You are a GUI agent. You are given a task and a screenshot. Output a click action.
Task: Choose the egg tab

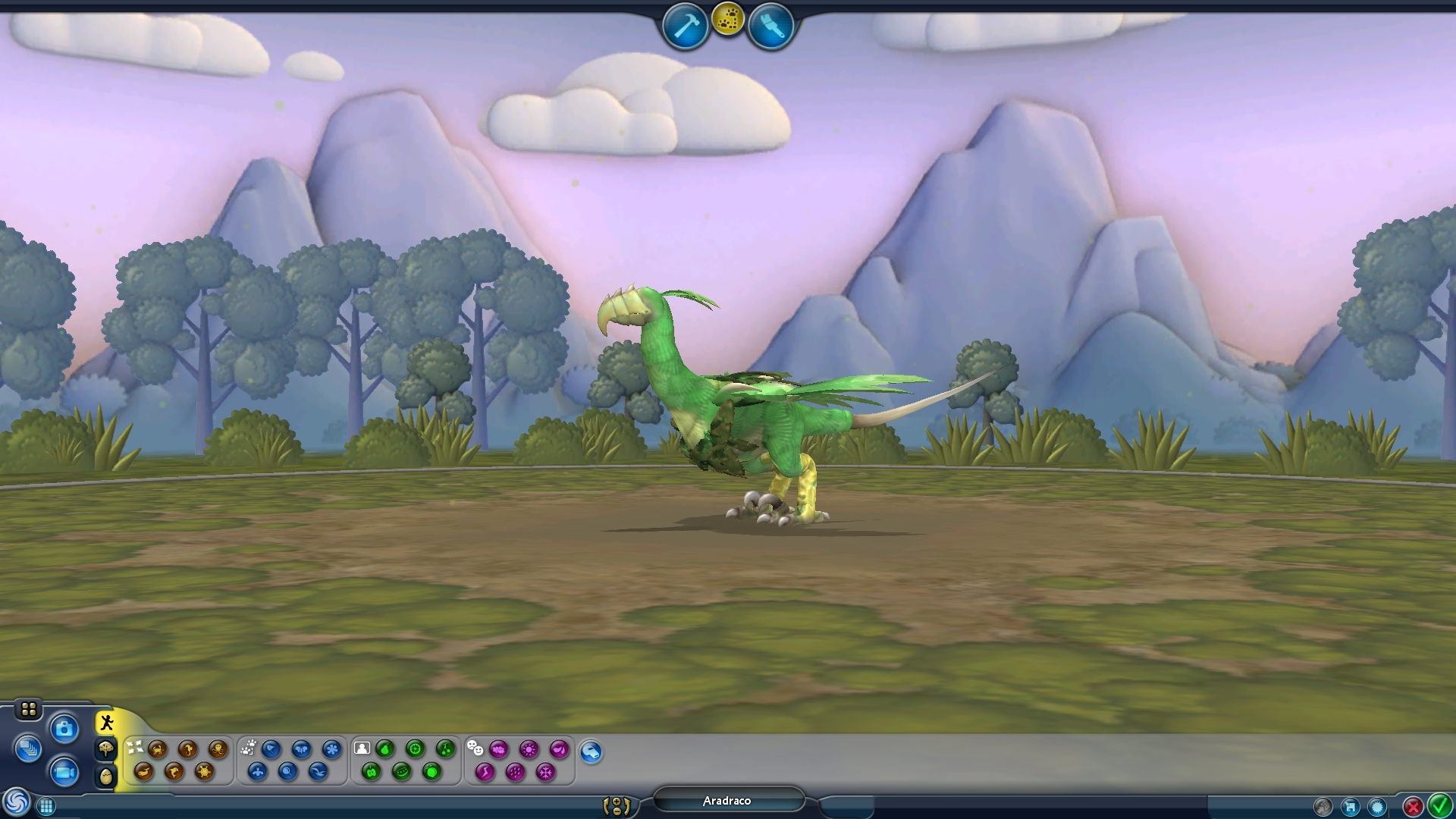[x=106, y=776]
